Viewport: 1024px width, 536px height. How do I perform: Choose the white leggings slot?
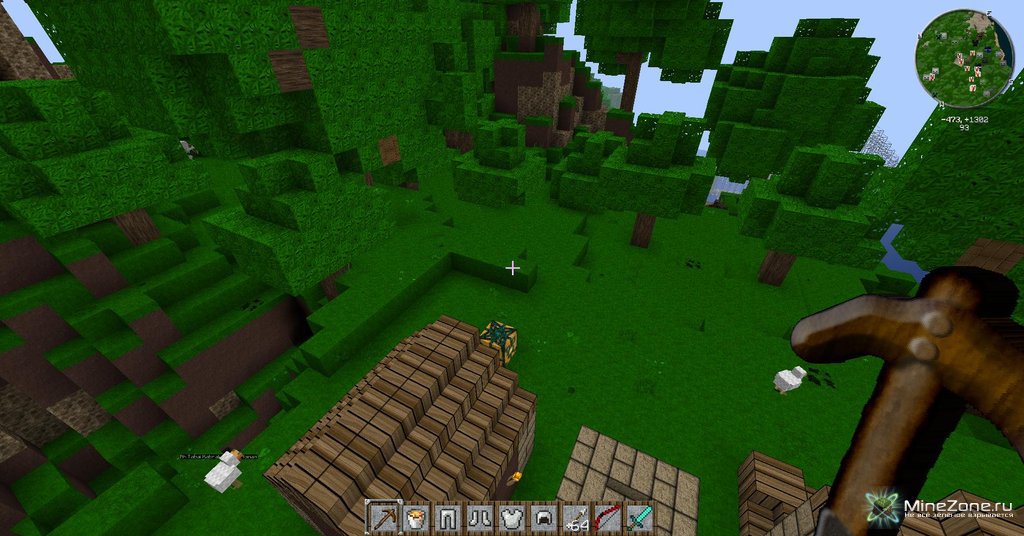(445, 517)
